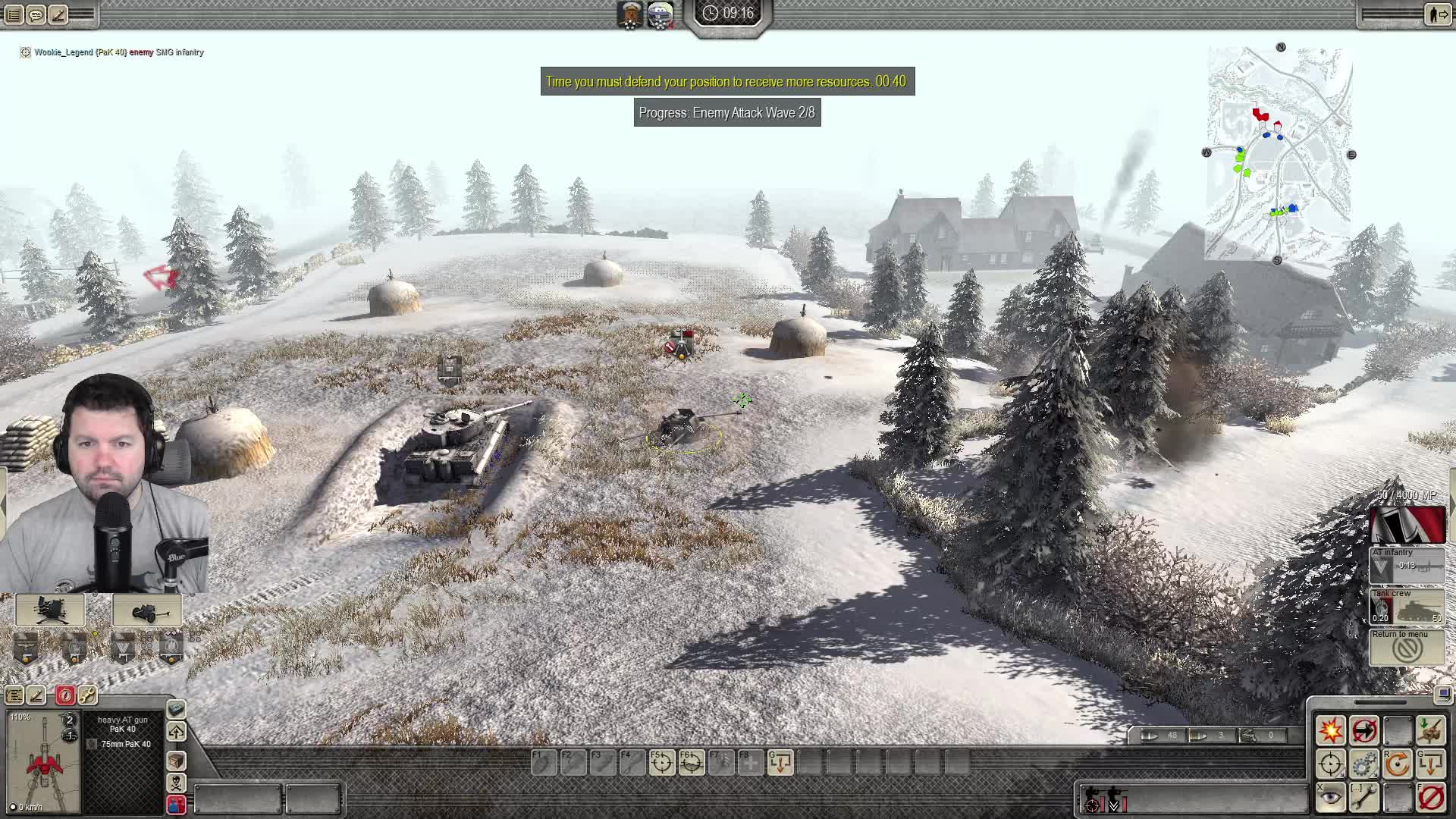Call in AT infantry reinforcements
This screenshot has height=819, width=1456.
pos(1407,565)
